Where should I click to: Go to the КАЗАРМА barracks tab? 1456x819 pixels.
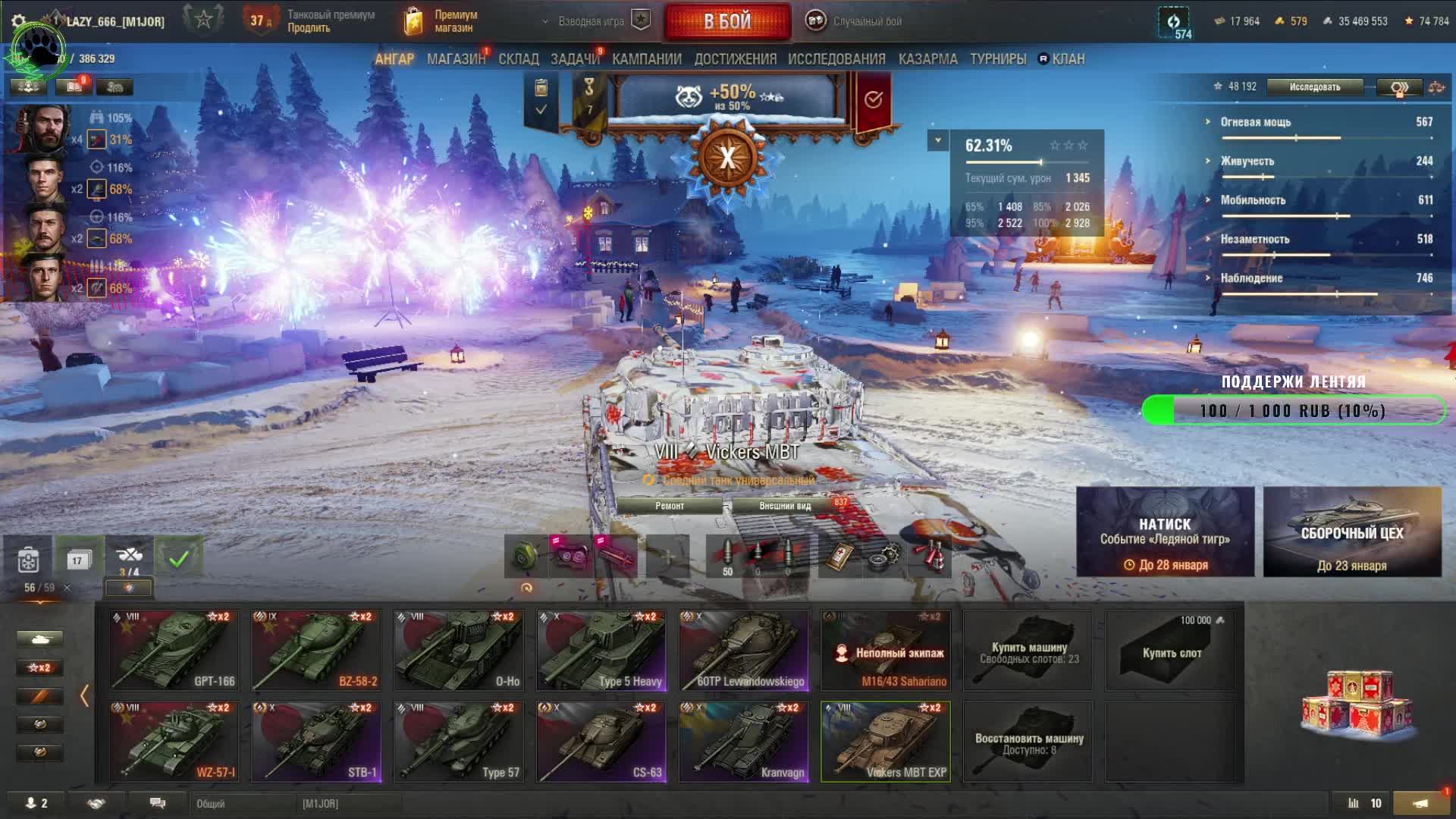click(x=927, y=59)
